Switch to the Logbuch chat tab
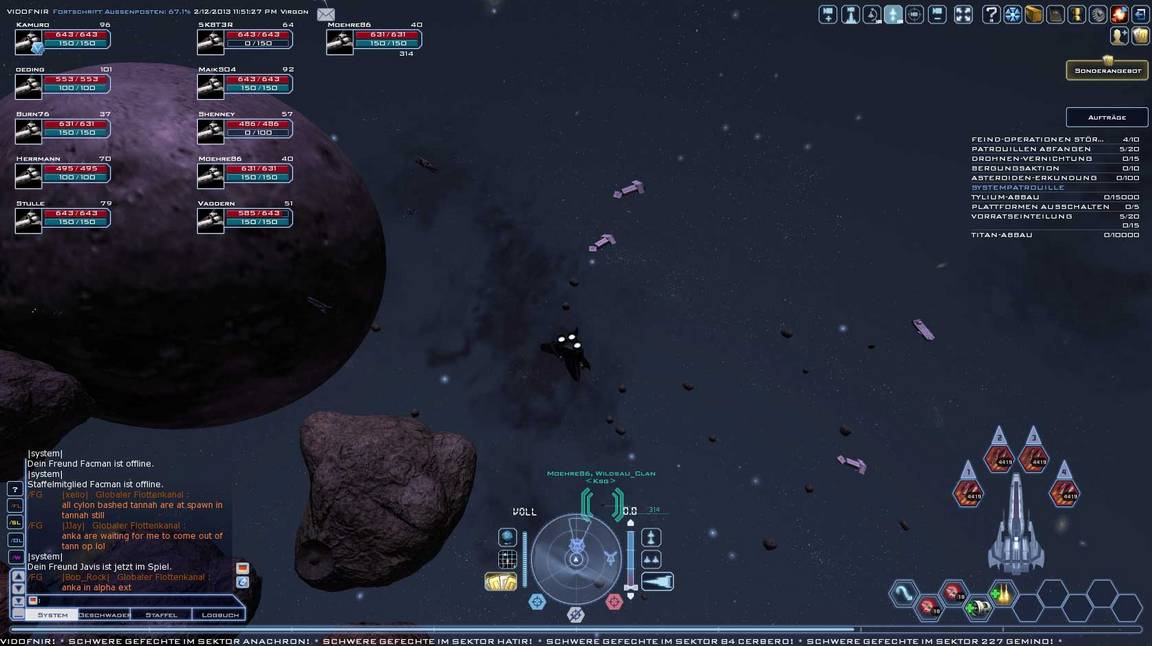 (x=219, y=615)
